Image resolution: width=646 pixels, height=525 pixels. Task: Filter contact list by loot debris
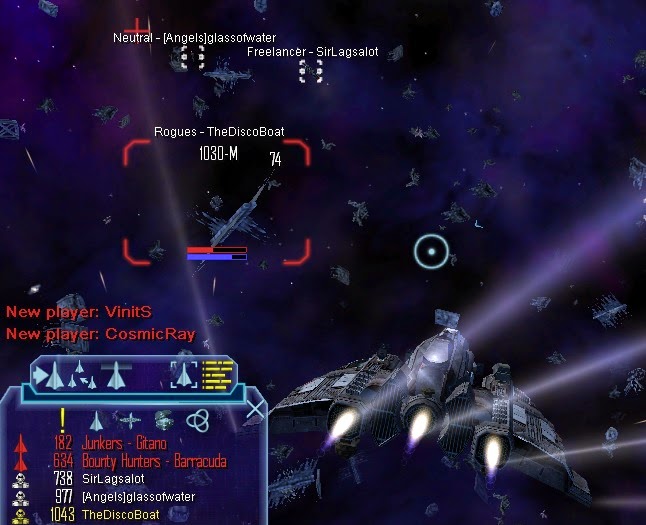tap(164, 419)
